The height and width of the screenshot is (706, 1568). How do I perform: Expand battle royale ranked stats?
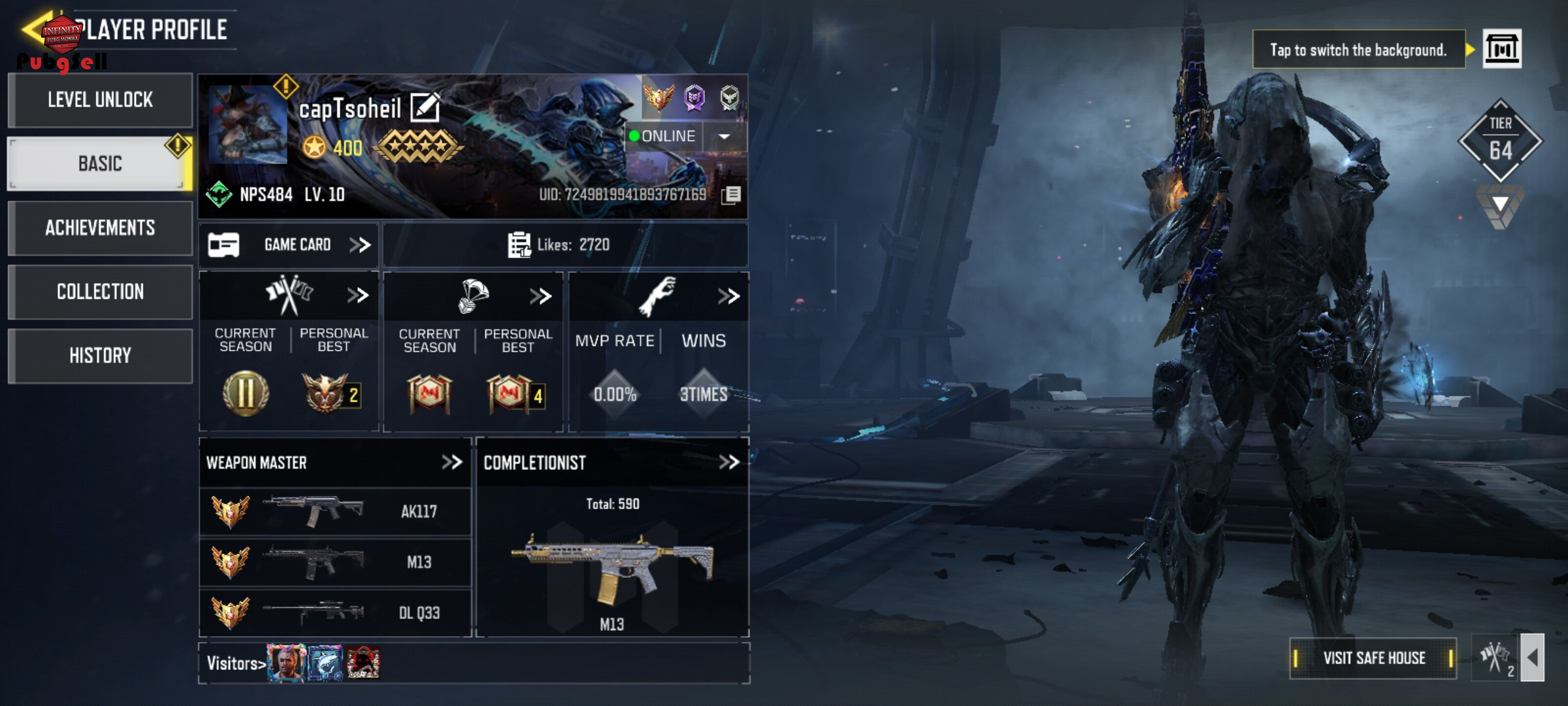(x=540, y=296)
